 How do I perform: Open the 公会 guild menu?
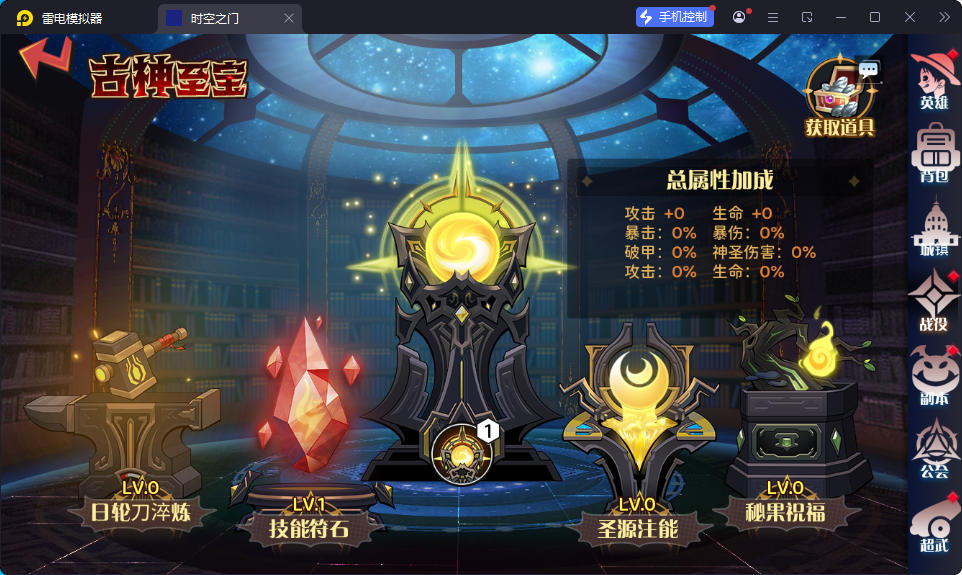coord(934,449)
